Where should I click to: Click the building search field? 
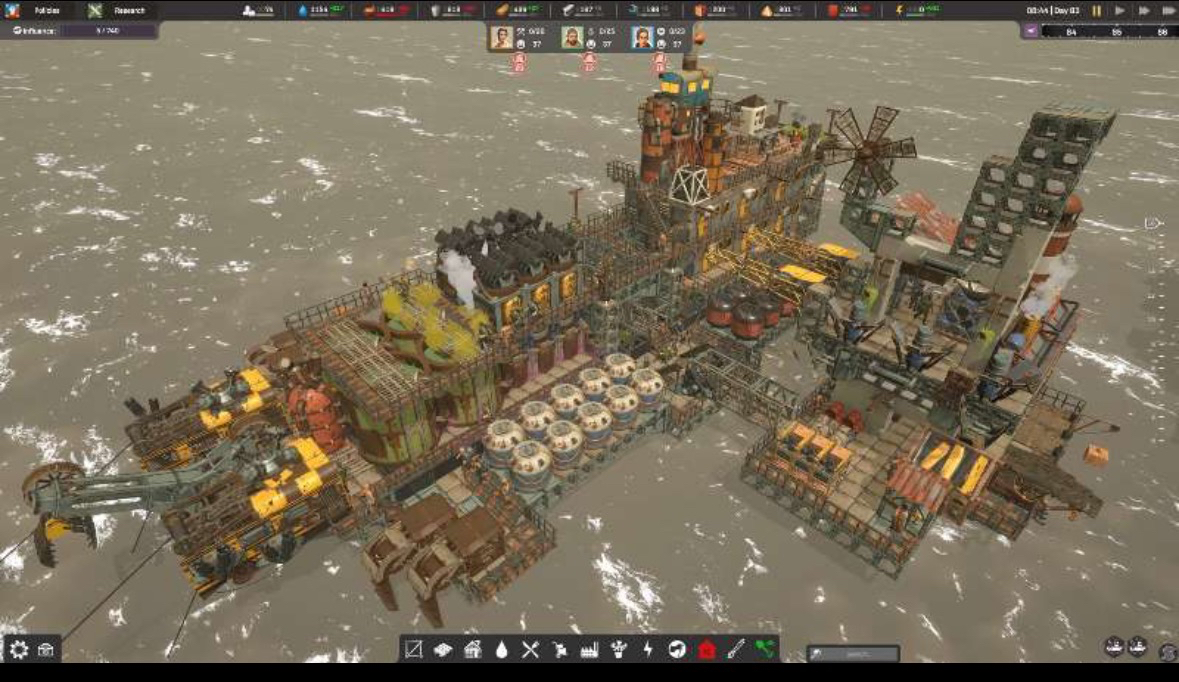pos(853,654)
